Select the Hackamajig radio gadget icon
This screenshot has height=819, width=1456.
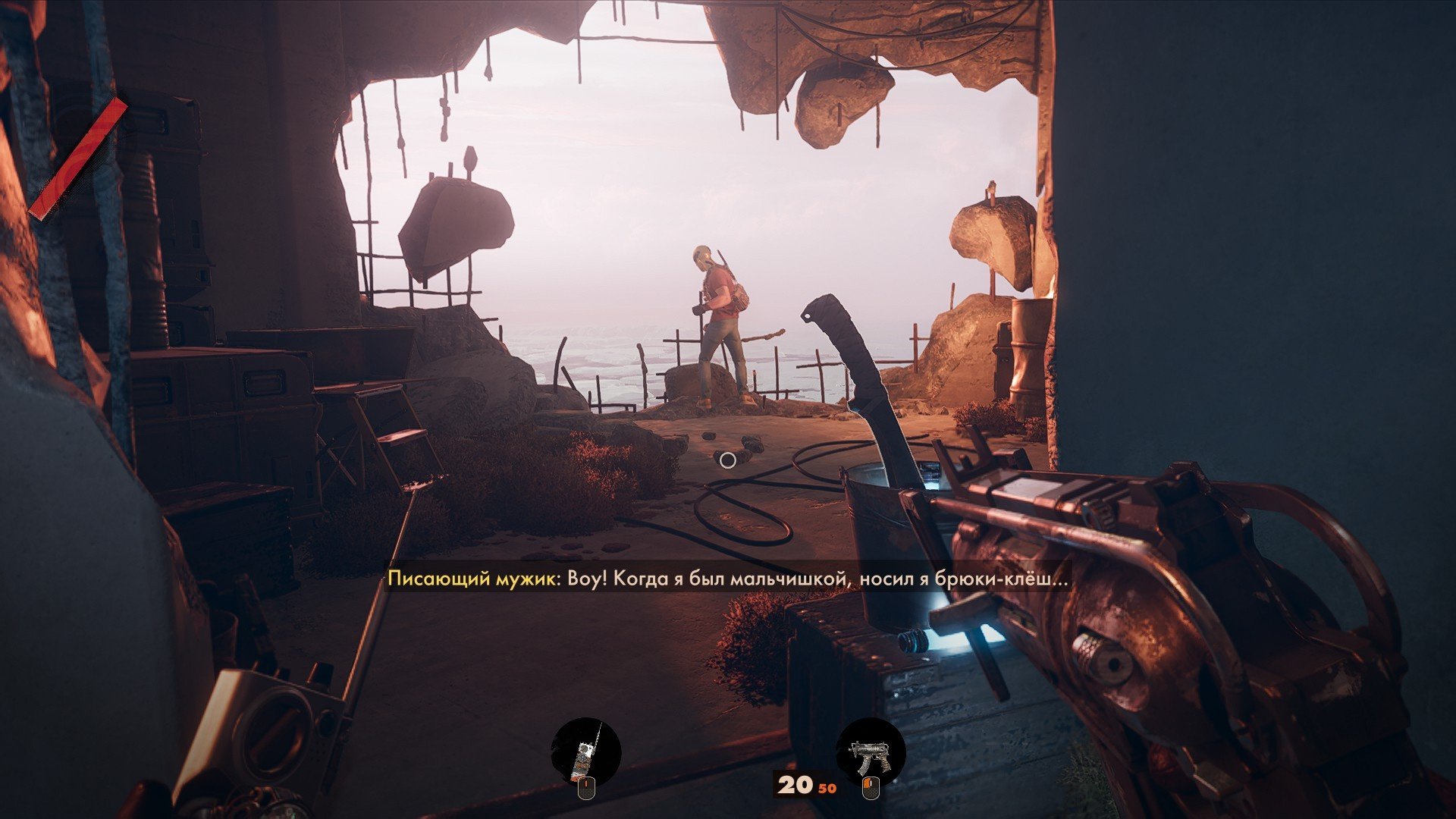pos(585,752)
